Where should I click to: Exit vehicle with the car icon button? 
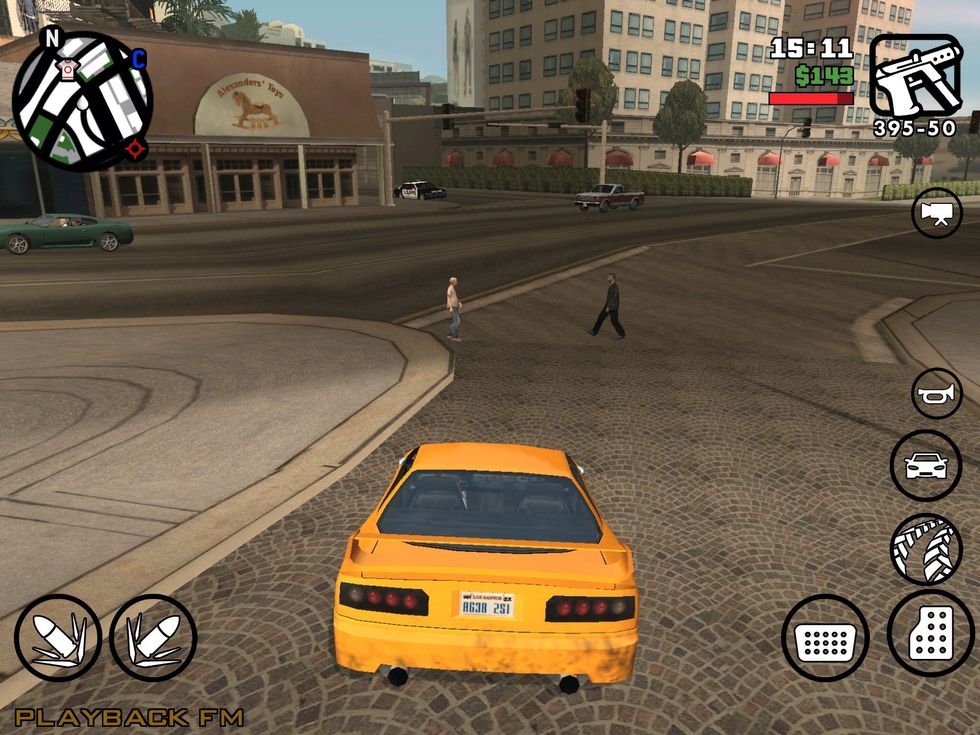click(x=925, y=465)
